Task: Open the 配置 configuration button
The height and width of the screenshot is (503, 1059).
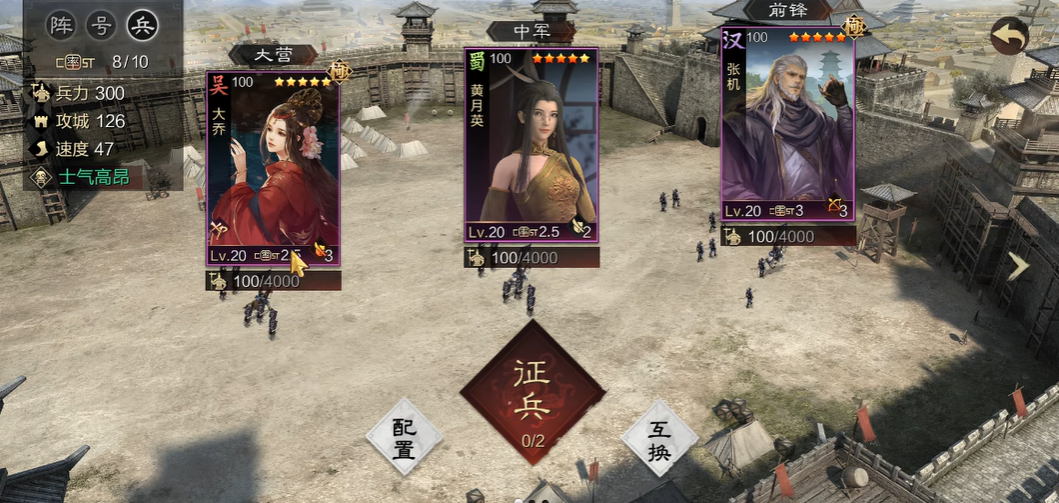Action: [404, 437]
